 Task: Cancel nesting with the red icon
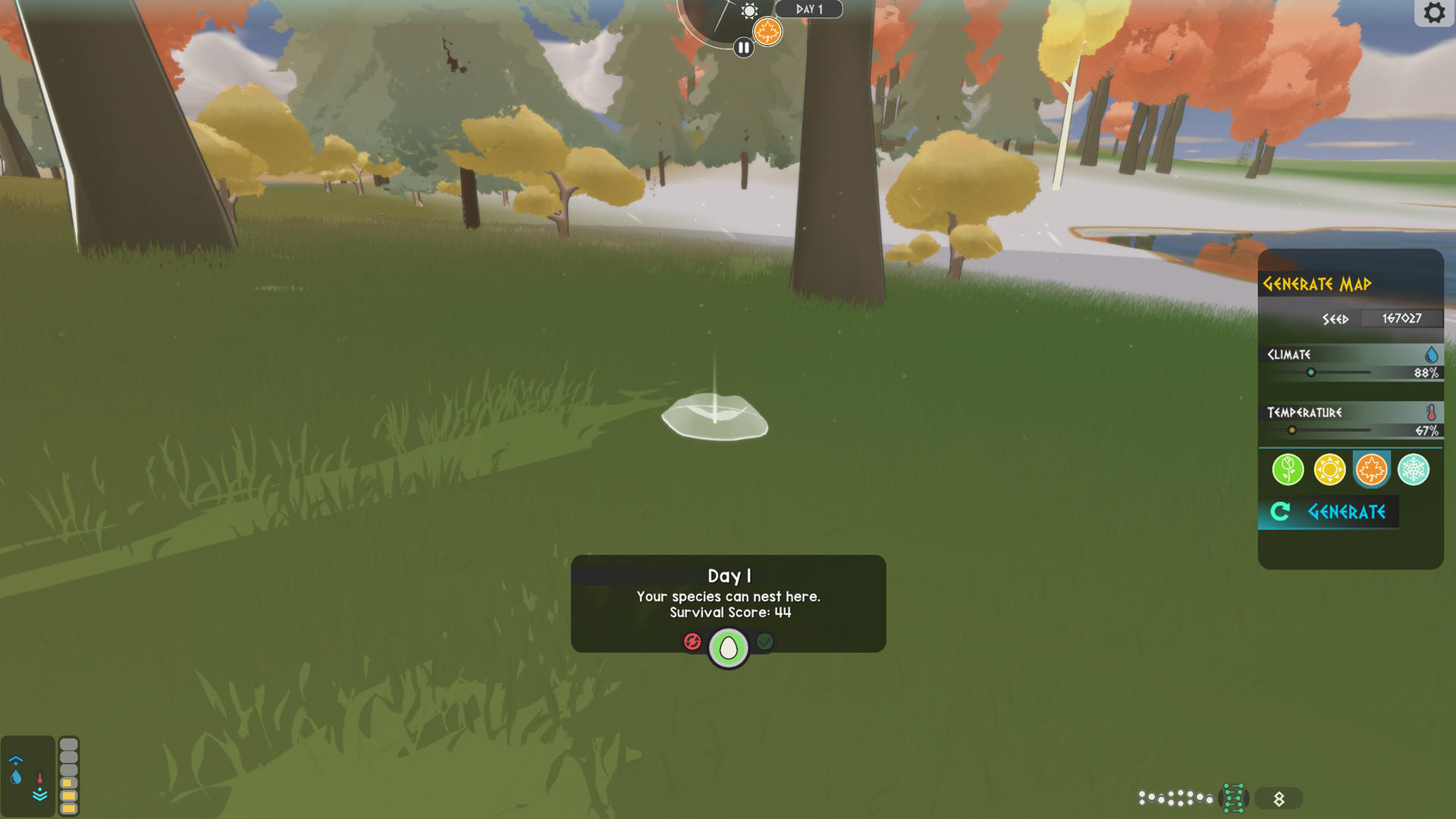tap(692, 641)
